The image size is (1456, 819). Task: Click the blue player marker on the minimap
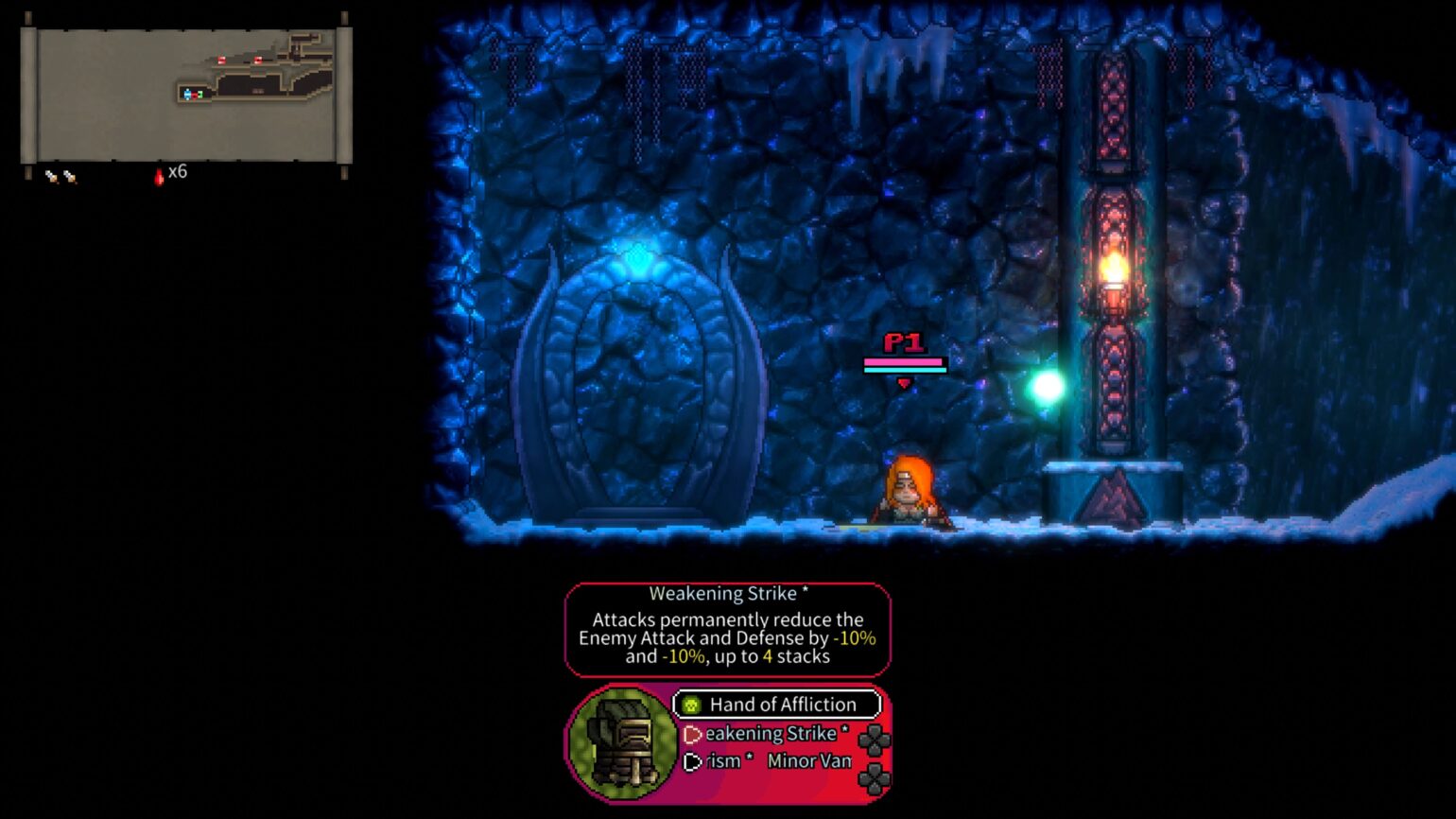186,94
